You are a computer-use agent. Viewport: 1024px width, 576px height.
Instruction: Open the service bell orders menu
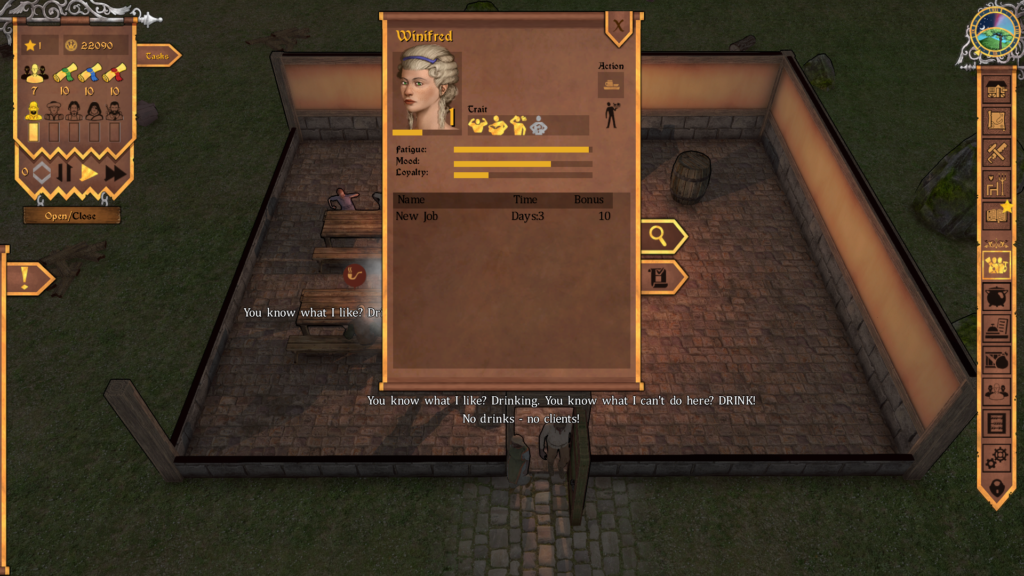[x=996, y=328]
